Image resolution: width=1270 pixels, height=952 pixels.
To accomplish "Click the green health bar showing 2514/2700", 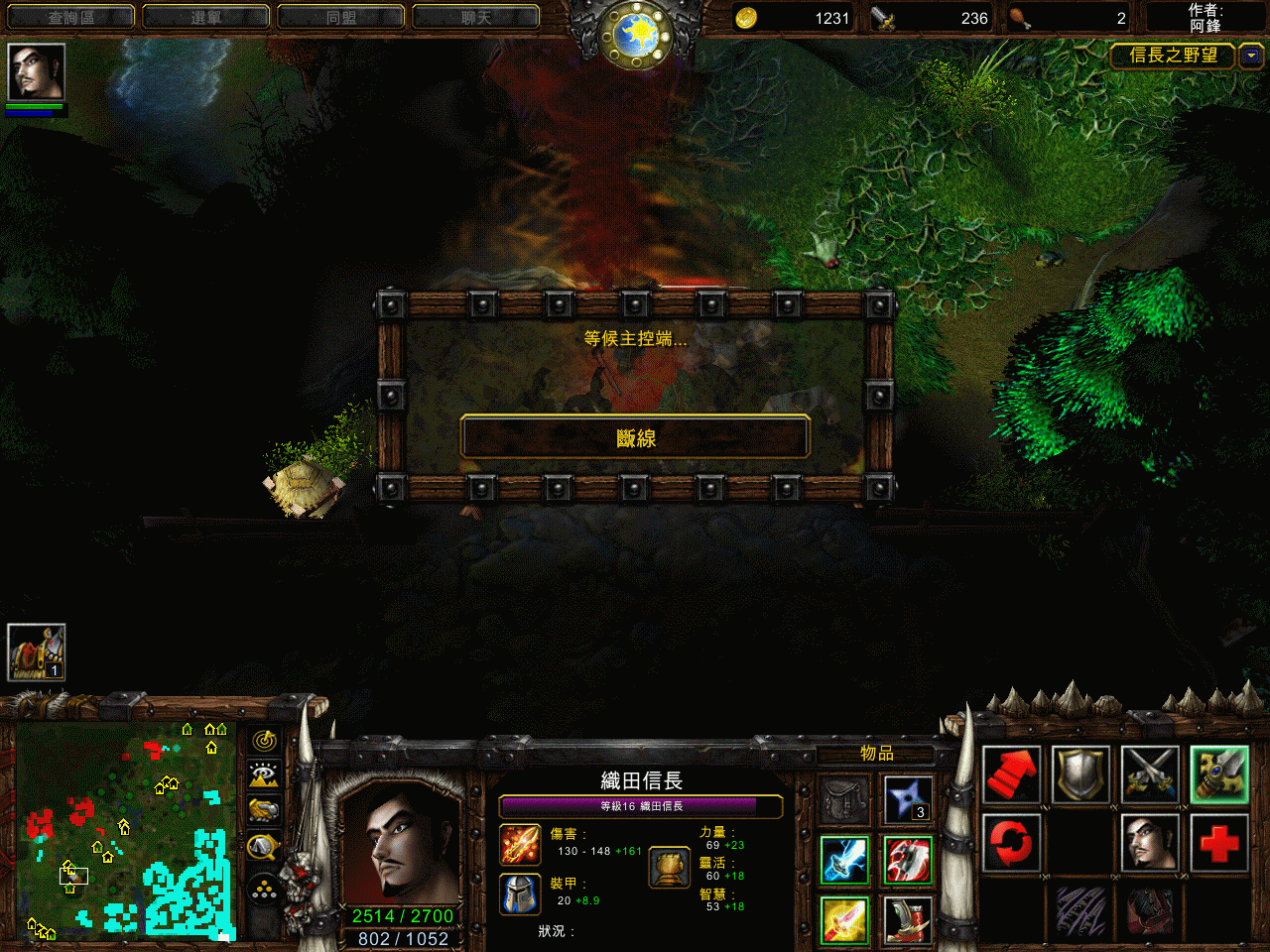I will pyautogui.click(x=401, y=916).
